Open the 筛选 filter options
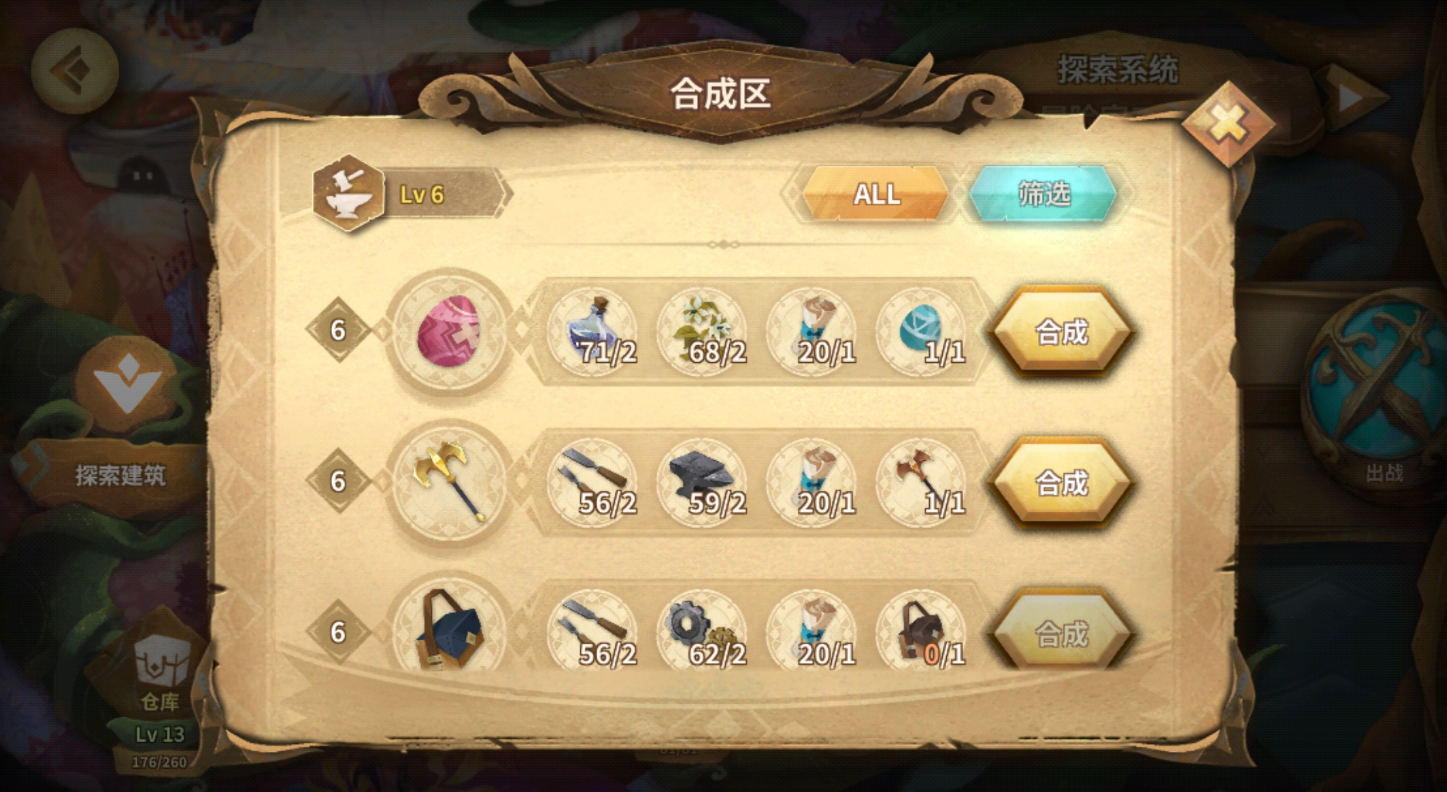The image size is (1447, 792). pyautogui.click(x=1041, y=194)
